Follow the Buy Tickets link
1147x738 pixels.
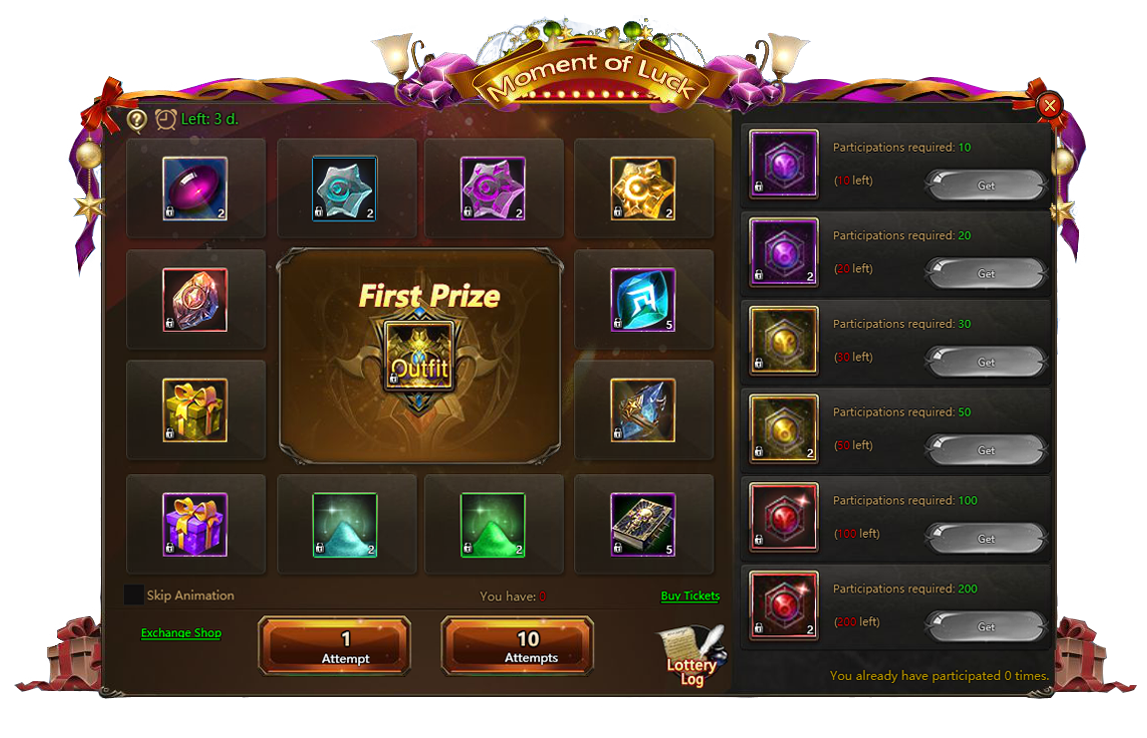690,596
